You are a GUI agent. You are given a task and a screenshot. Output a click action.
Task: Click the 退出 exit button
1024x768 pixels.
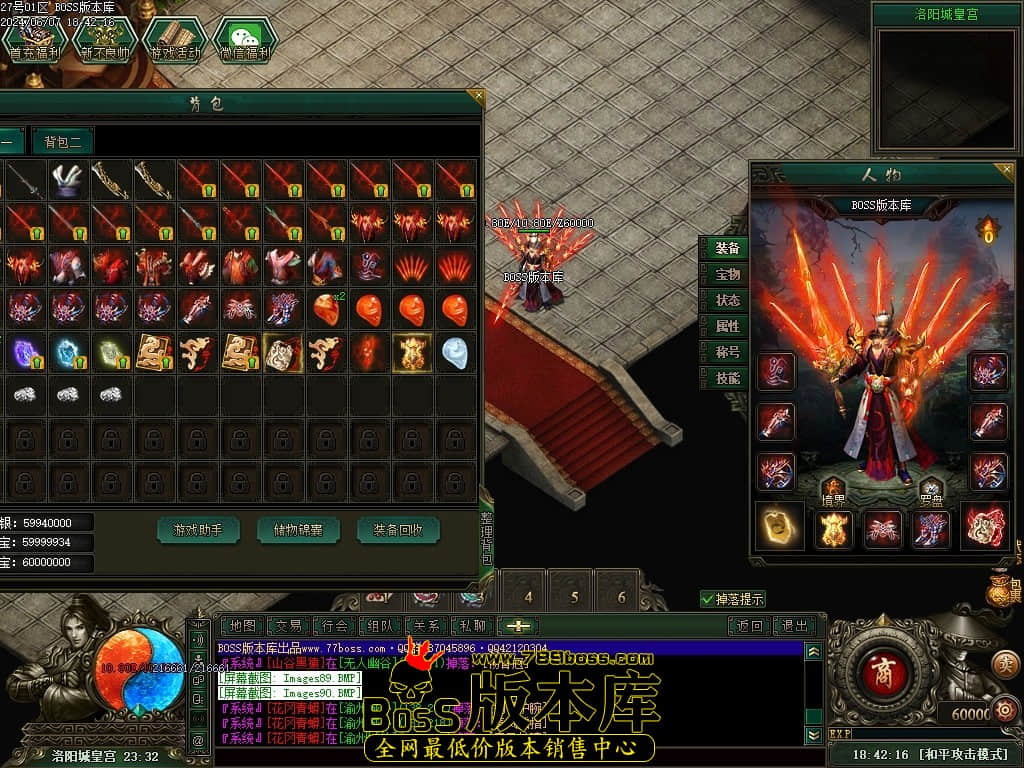click(795, 626)
